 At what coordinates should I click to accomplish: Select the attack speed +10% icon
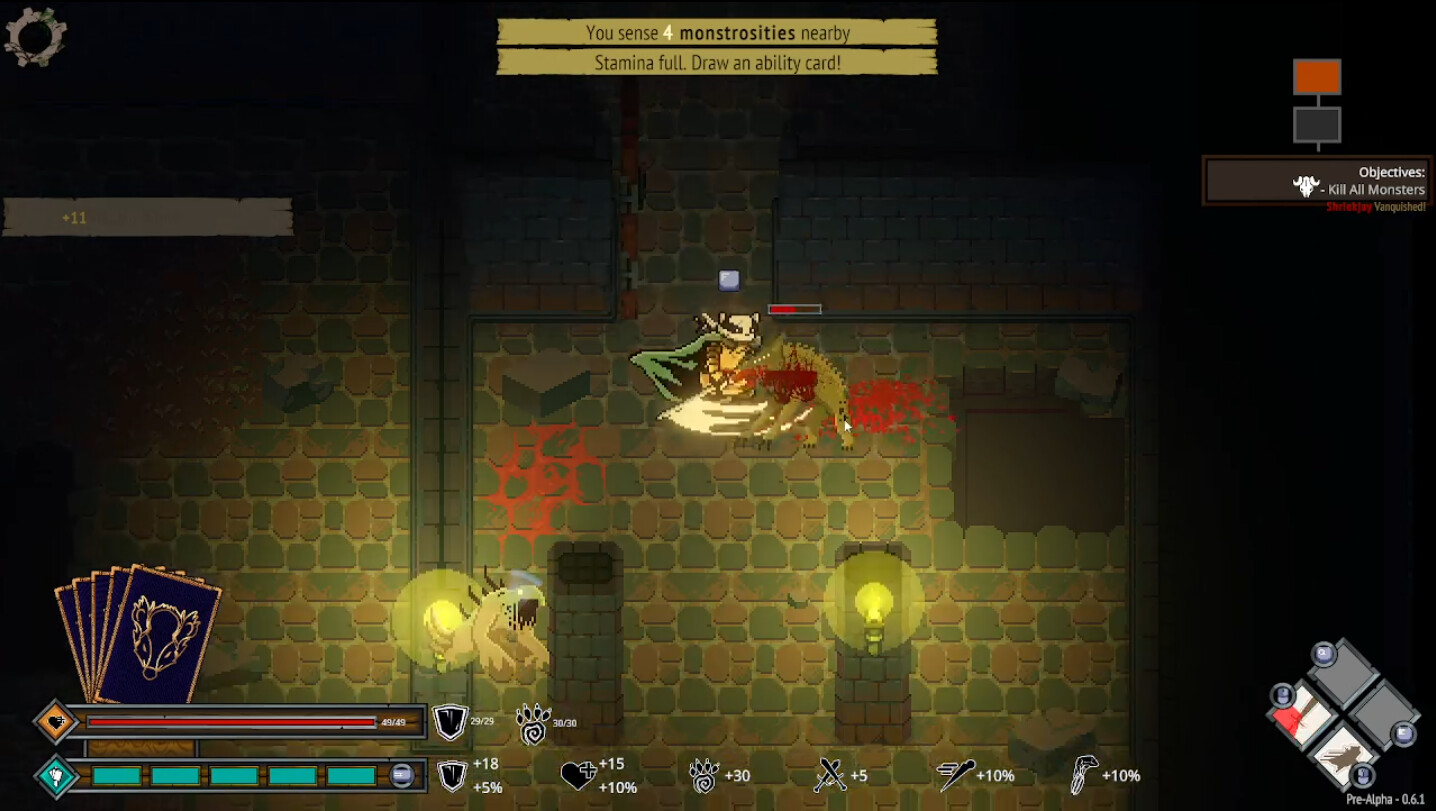(958, 774)
